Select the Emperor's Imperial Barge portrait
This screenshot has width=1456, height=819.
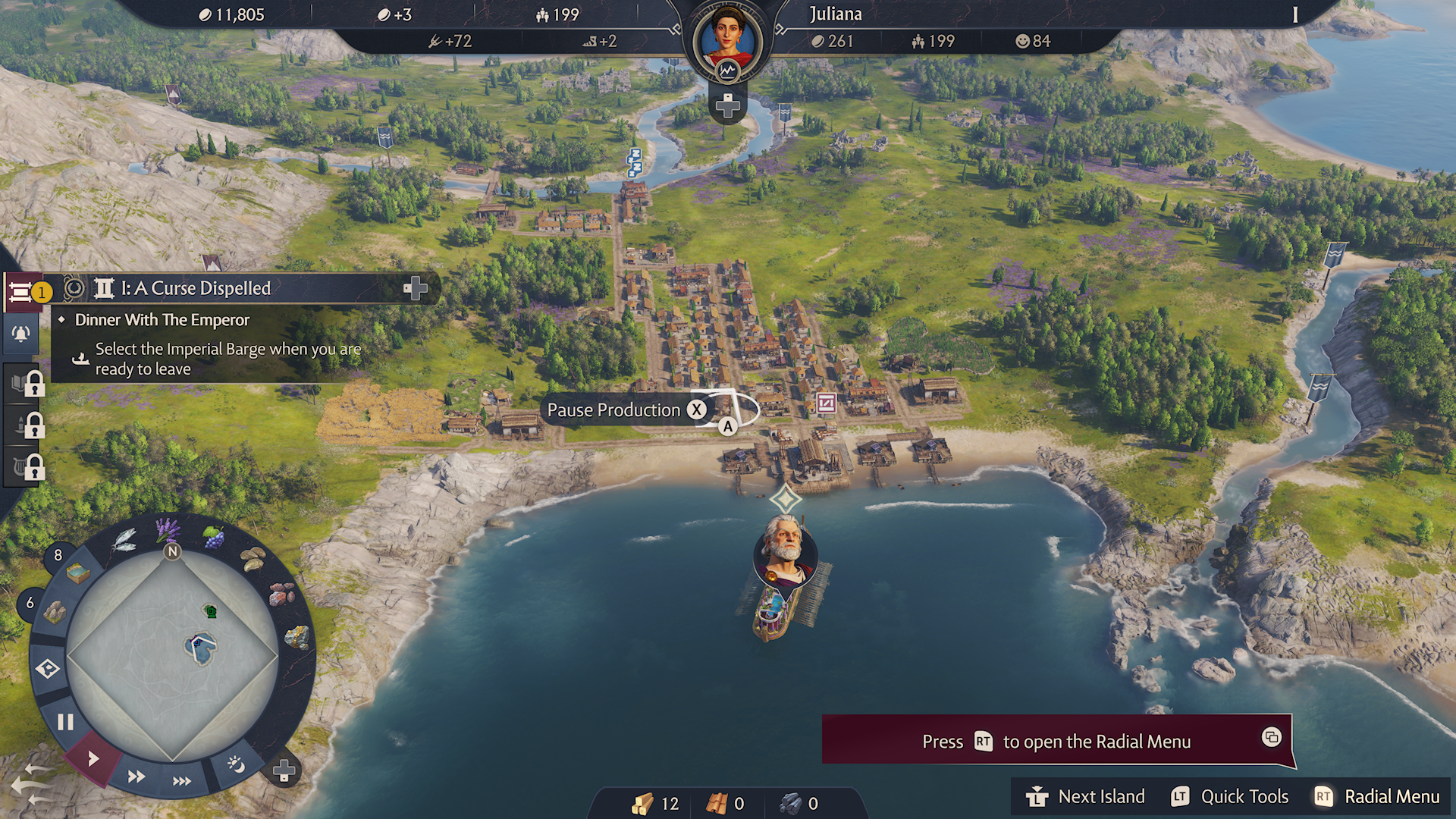786,550
